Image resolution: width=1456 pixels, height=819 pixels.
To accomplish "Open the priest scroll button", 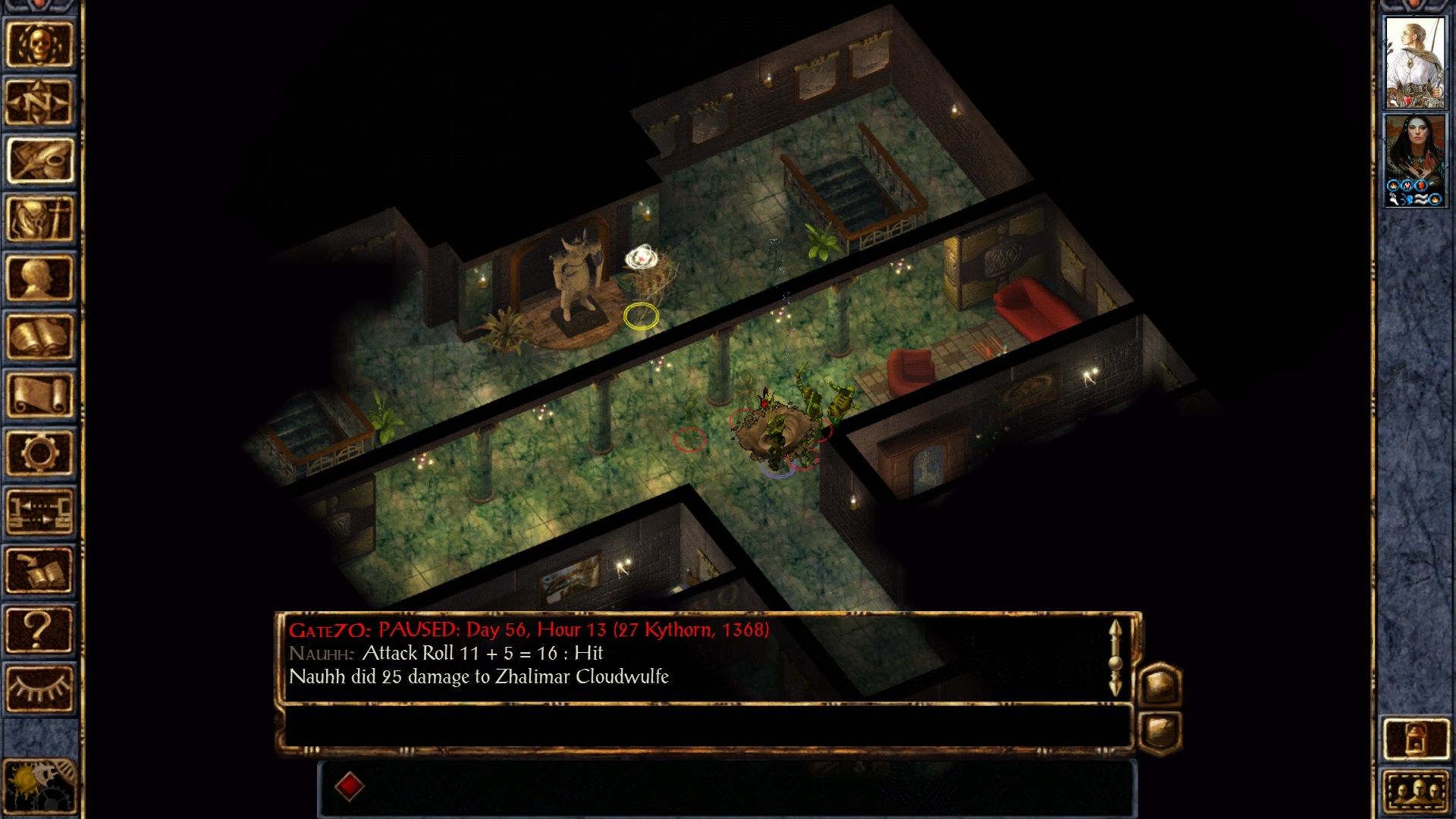I will tap(39, 394).
